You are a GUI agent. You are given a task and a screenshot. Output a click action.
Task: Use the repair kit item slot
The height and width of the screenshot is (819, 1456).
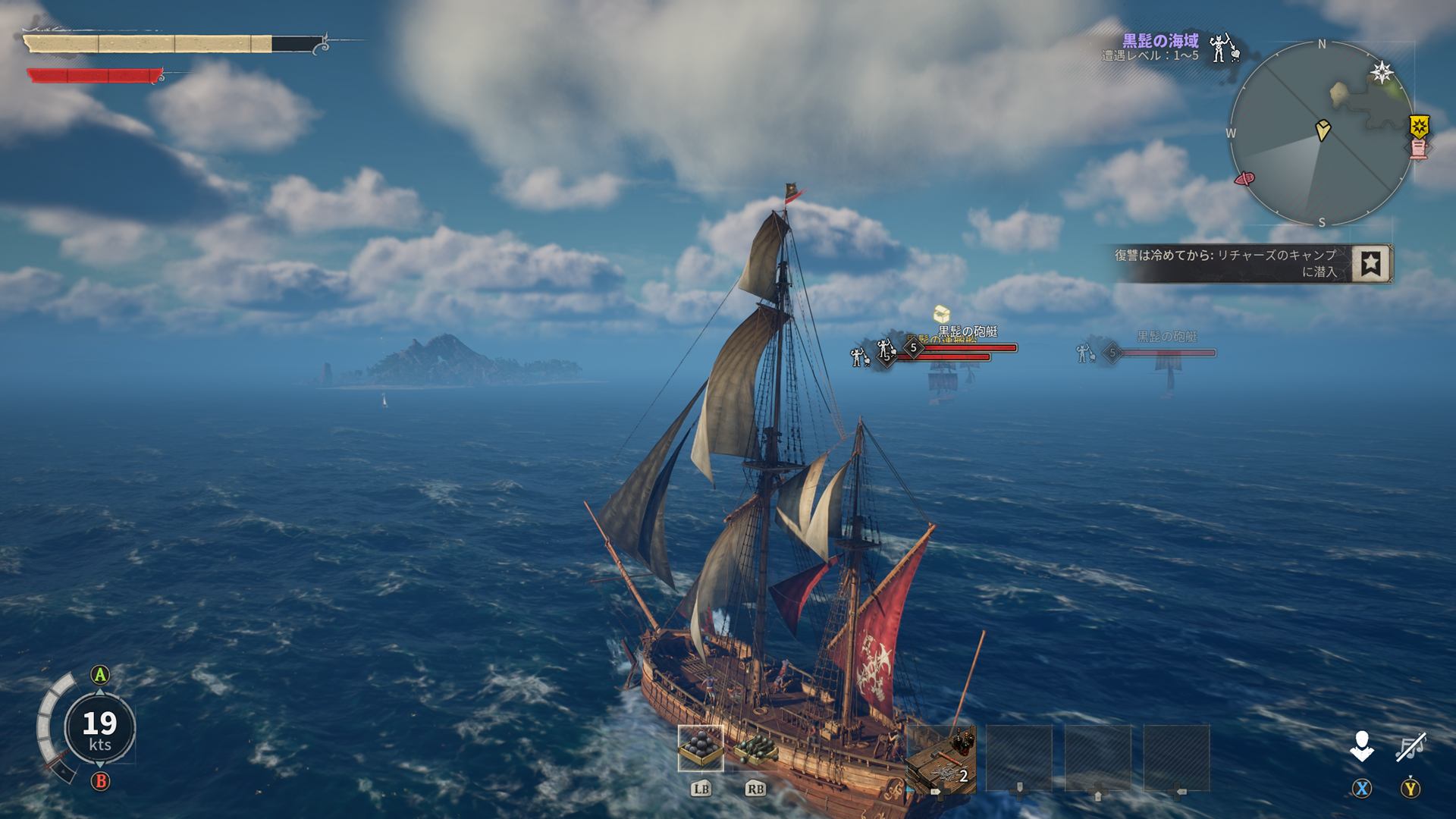[x=941, y=758]
